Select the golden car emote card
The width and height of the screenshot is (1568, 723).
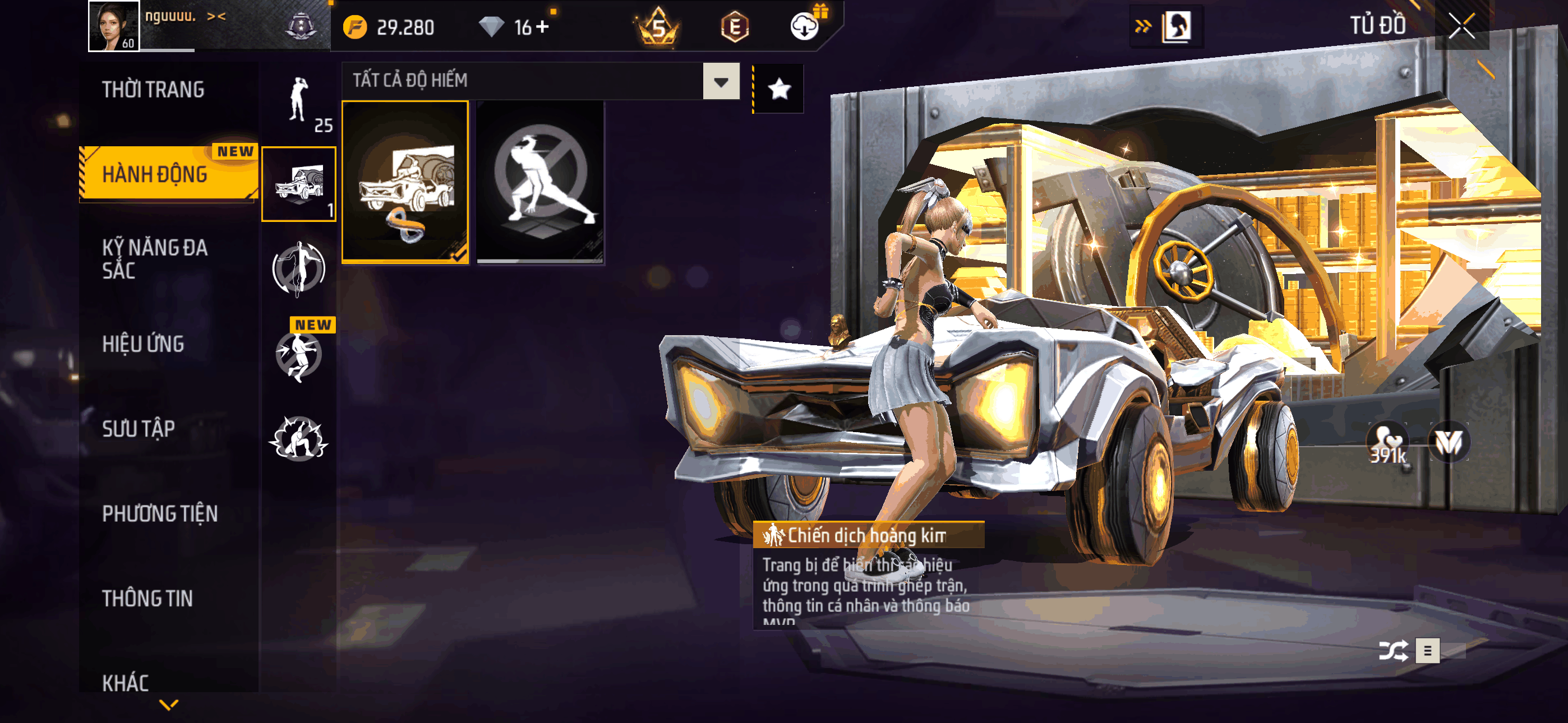pyautogui.click(x=405, y=182)
